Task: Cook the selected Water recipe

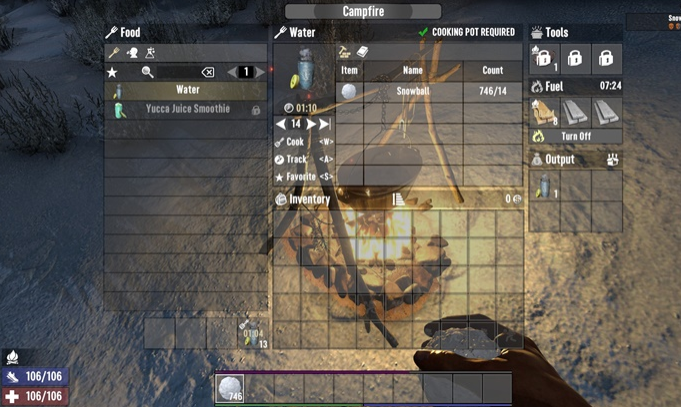Action: coord(295,142)
